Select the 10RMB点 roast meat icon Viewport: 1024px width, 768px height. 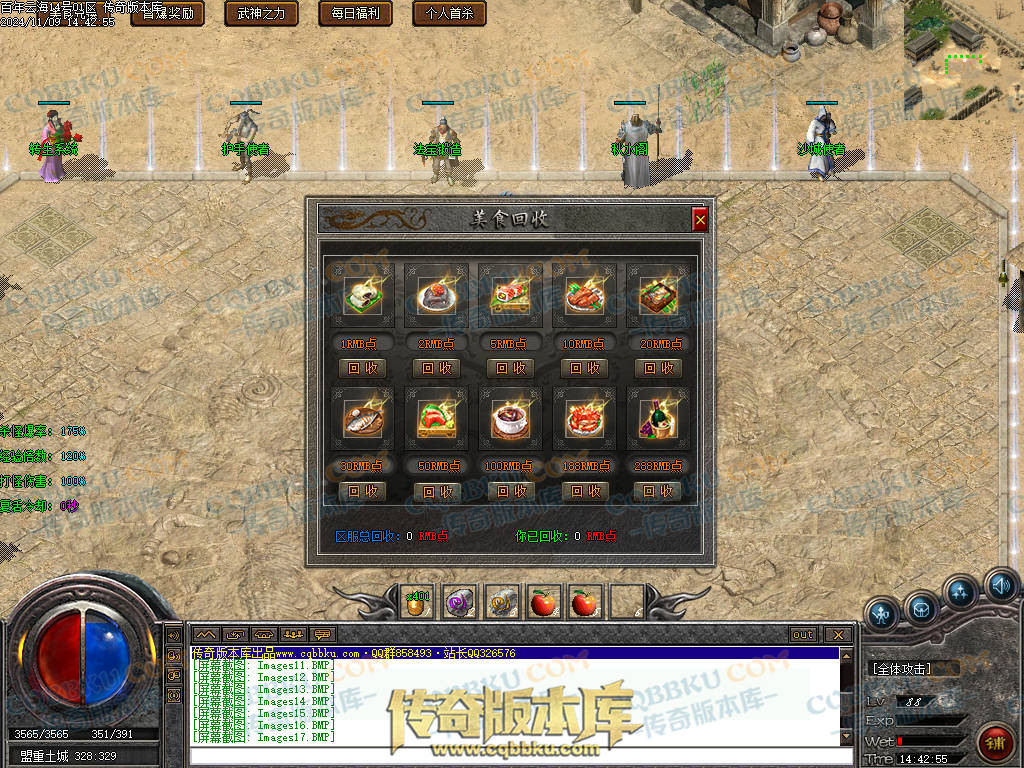pos(584,296)
